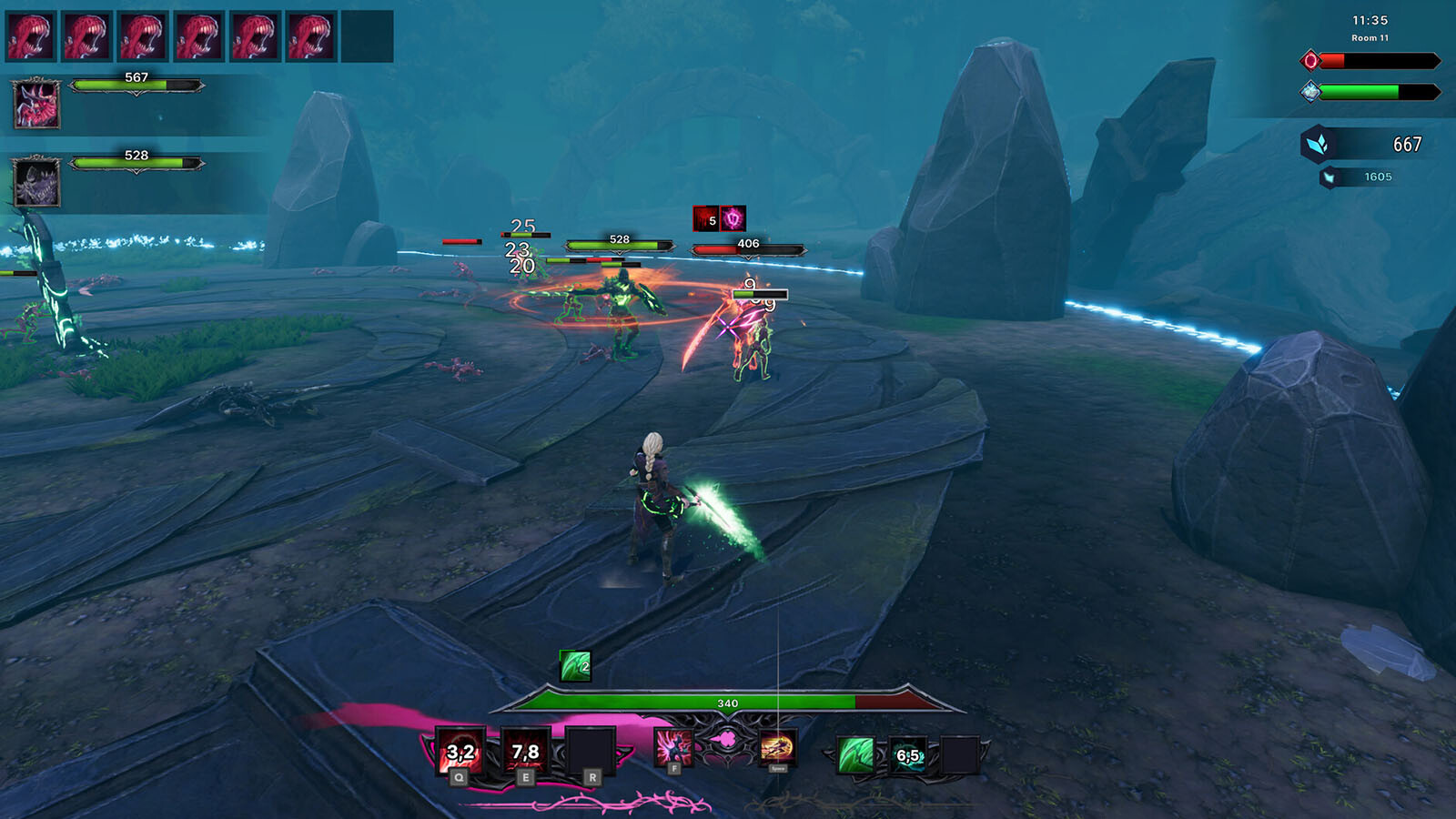Inspect the red debuff stack showing 5

[x=706, y=218]
